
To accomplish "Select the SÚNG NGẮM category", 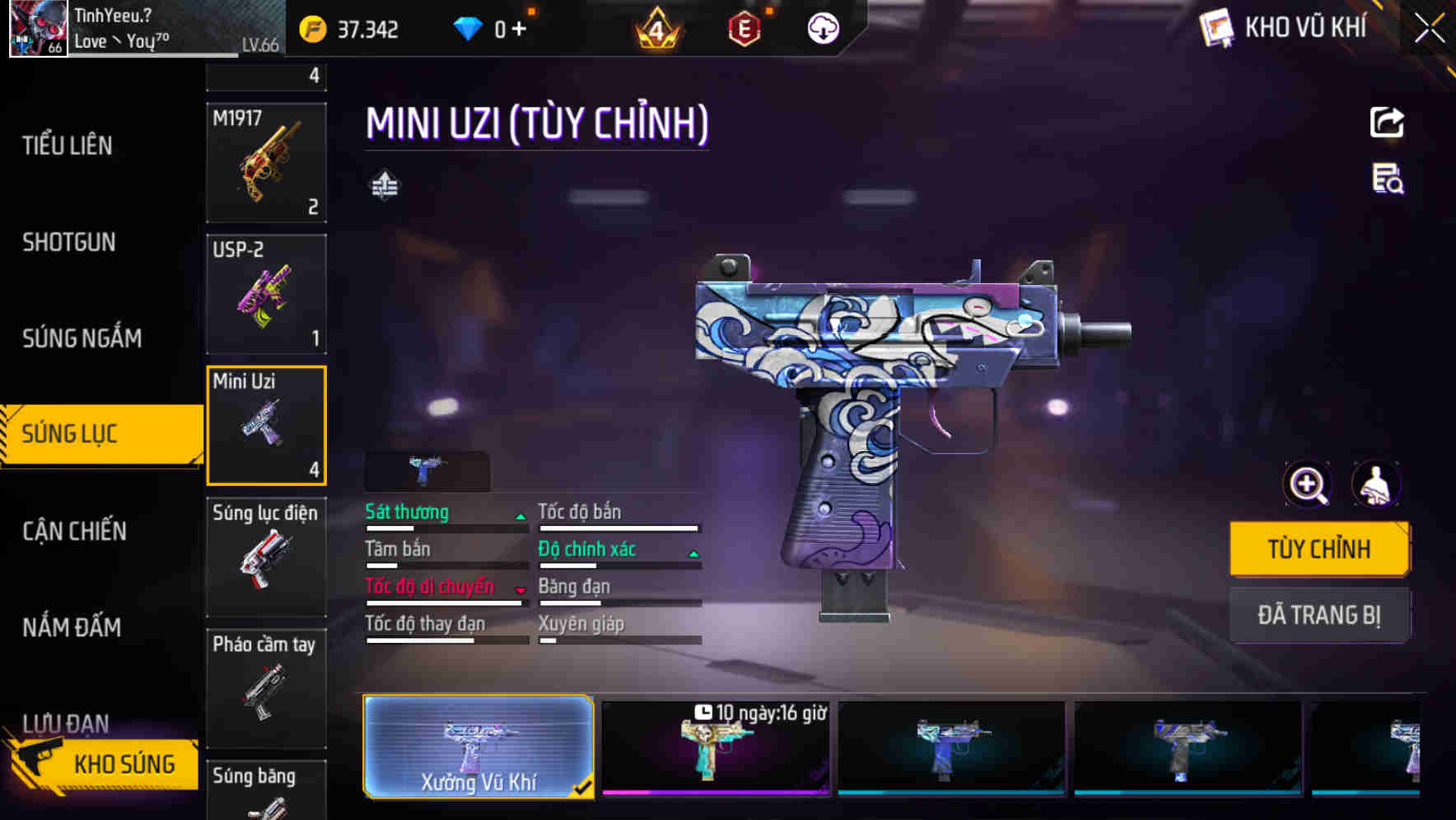I will tap(82, 338).
